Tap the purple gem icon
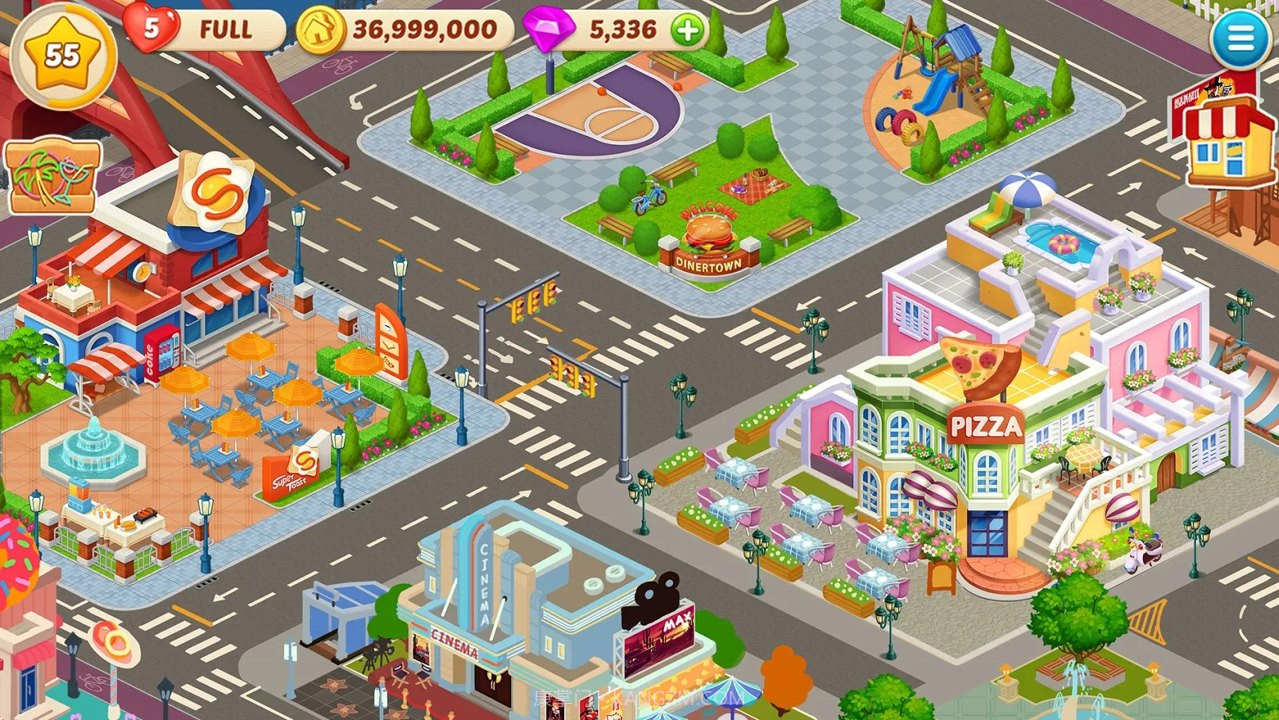Screen dimensions: 1279x720 (548, 28)
